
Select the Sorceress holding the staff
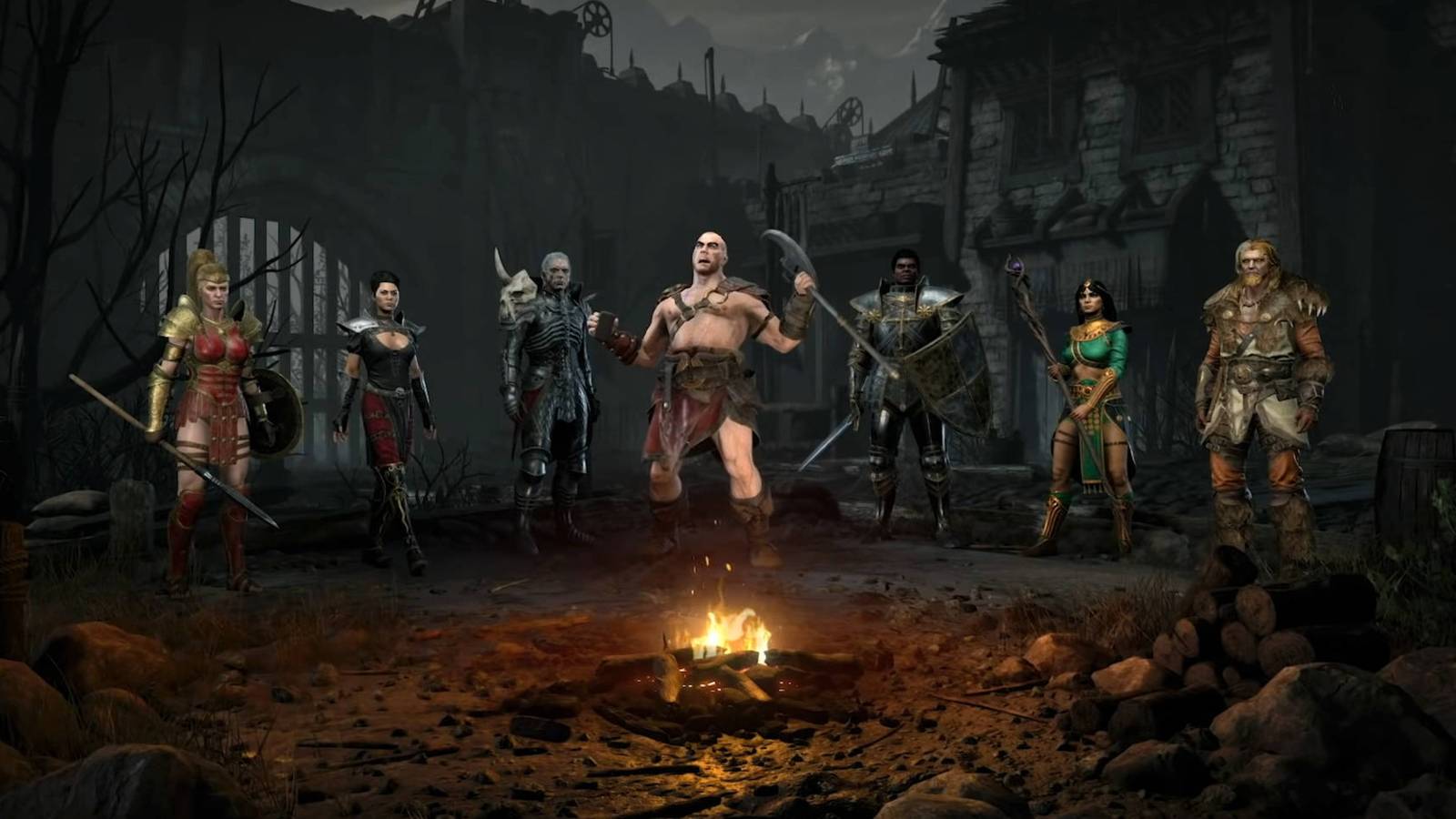pos(1087,409)
